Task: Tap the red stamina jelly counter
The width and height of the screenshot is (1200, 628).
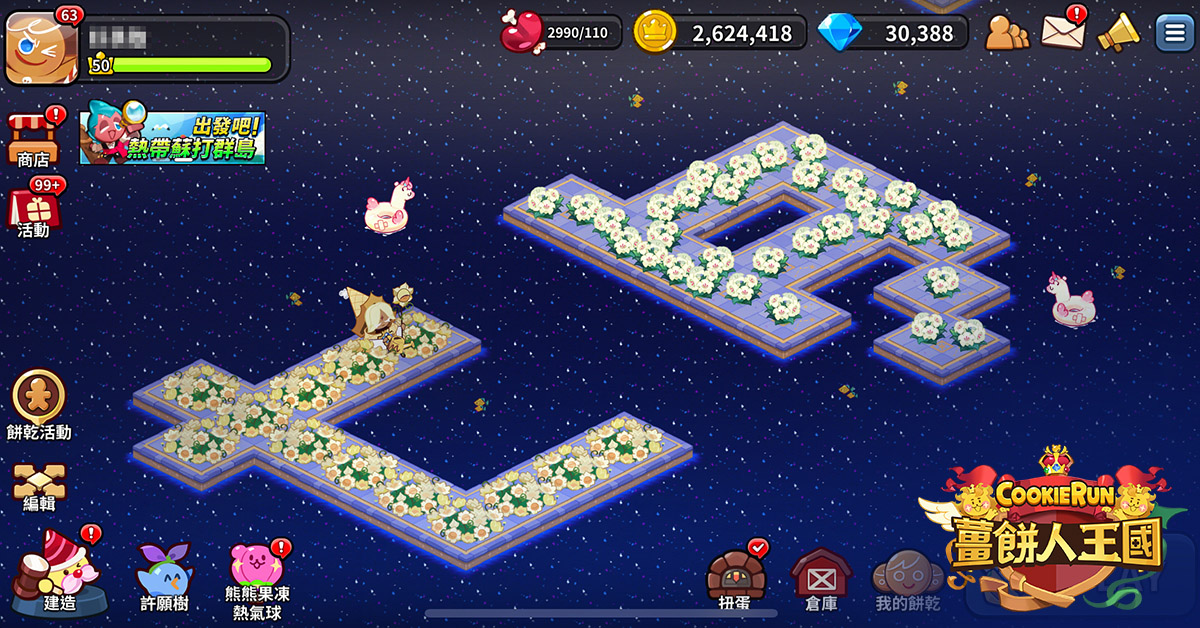Action: click(561, 33)
